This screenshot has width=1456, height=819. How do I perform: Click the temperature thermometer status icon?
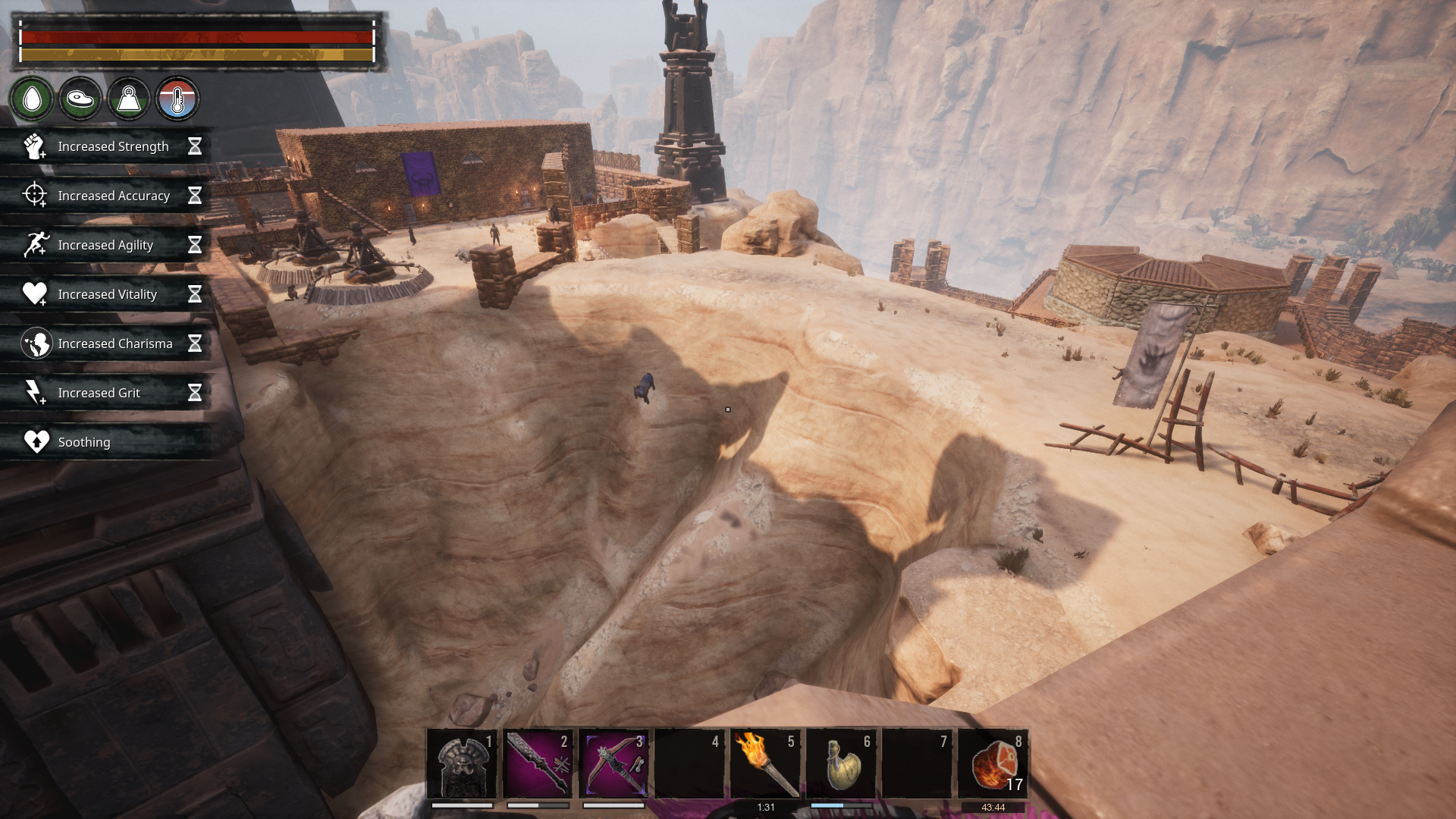[x=177, y=99]
